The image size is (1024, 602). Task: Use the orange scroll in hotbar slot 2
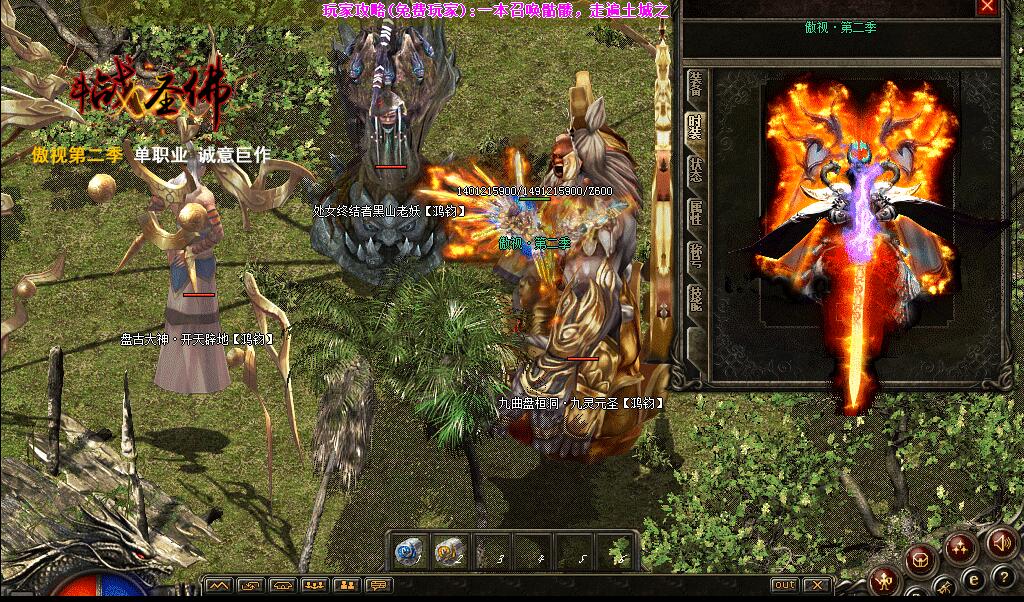[448, 553]
